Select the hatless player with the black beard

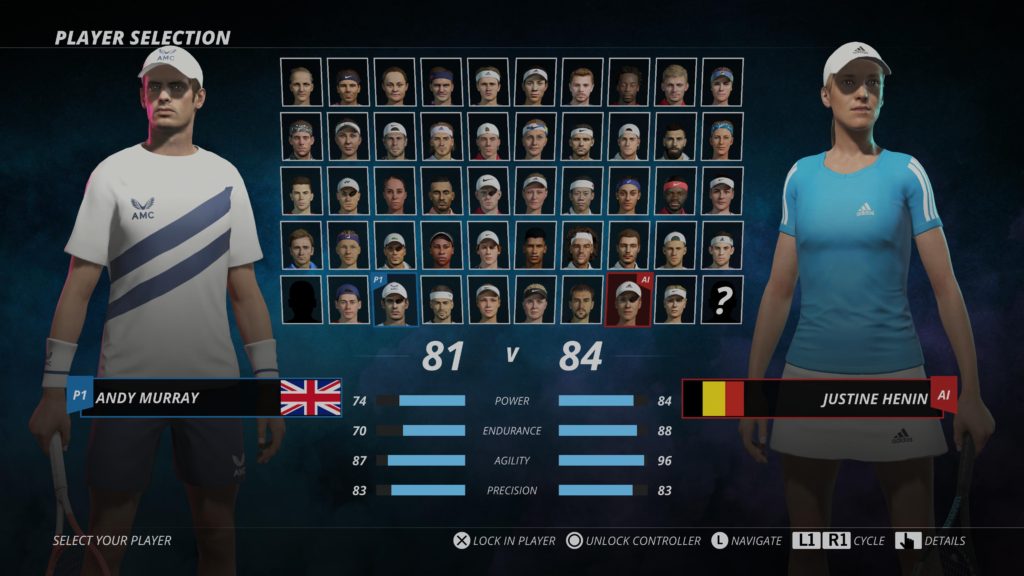tap(675, 137)
